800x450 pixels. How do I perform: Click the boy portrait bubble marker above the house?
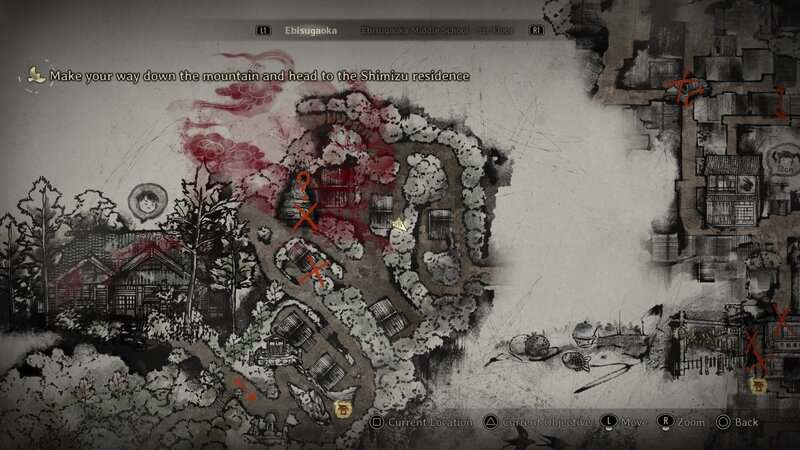[x=146, y=200]
